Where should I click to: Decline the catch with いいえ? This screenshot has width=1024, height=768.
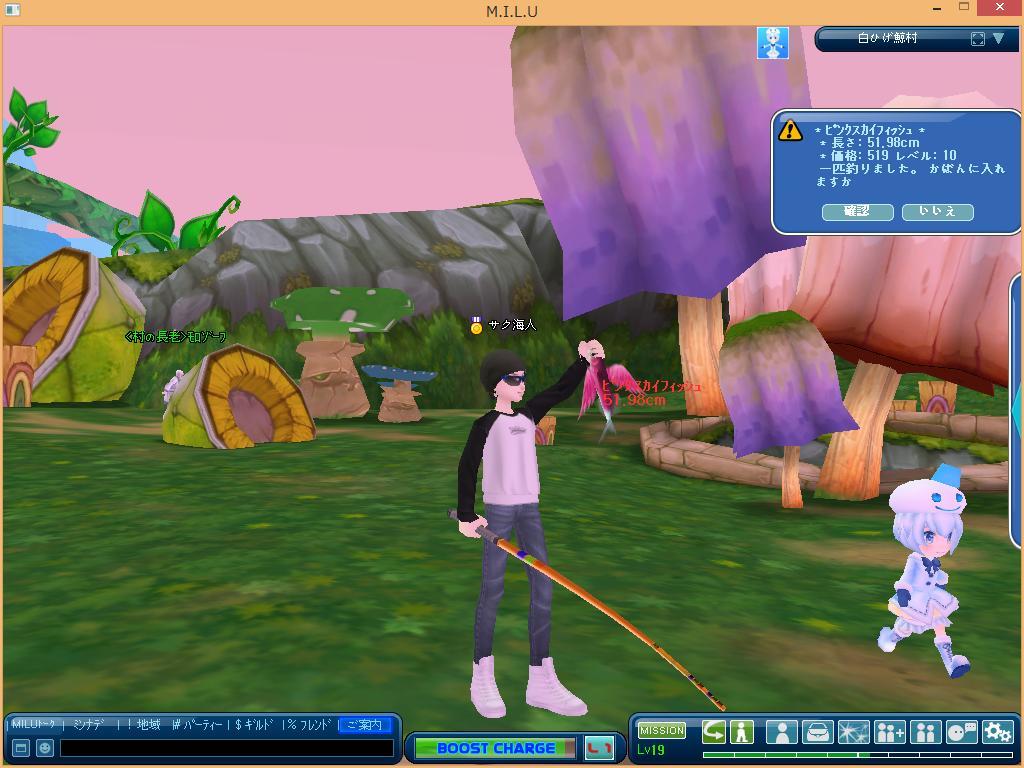[937, 212]
